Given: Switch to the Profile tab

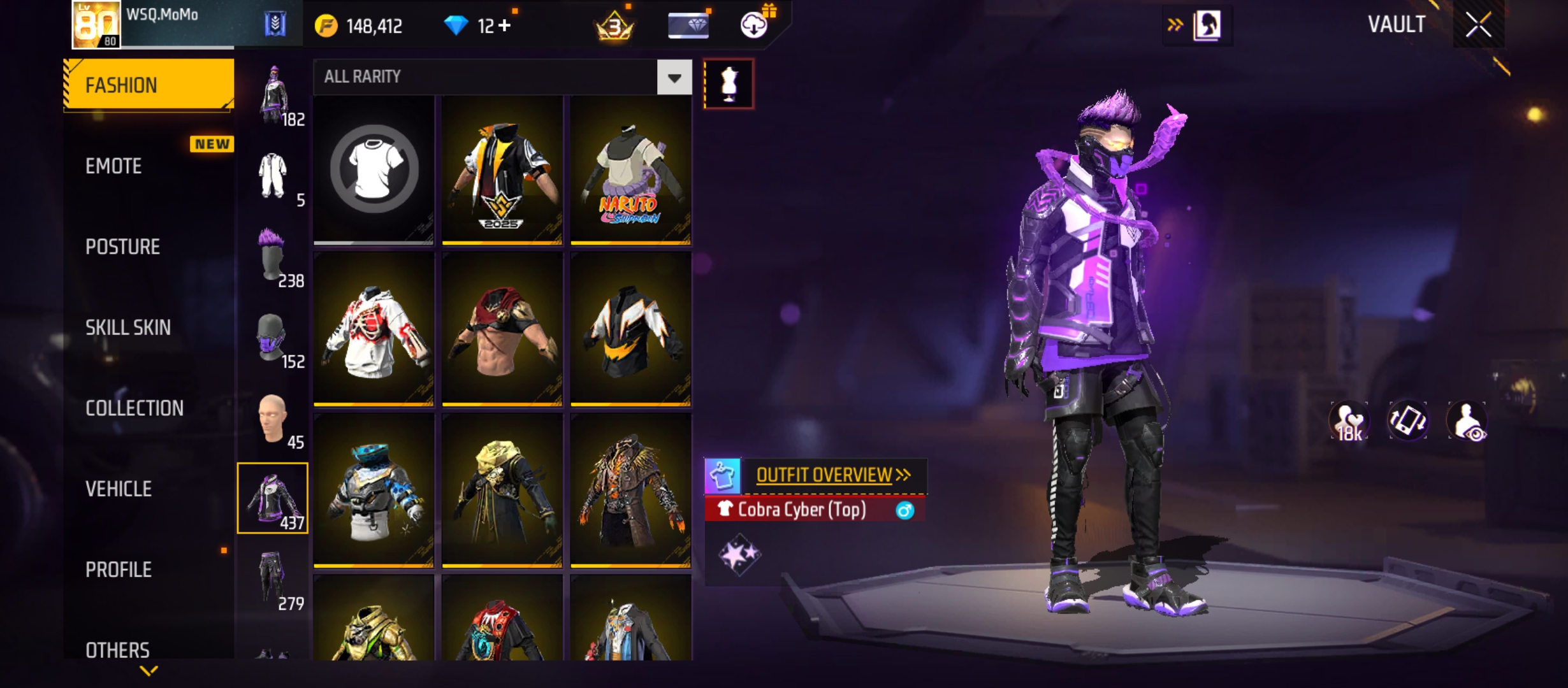Looking at the screenshot, I should pyautogui.click(x=119, y=570).
